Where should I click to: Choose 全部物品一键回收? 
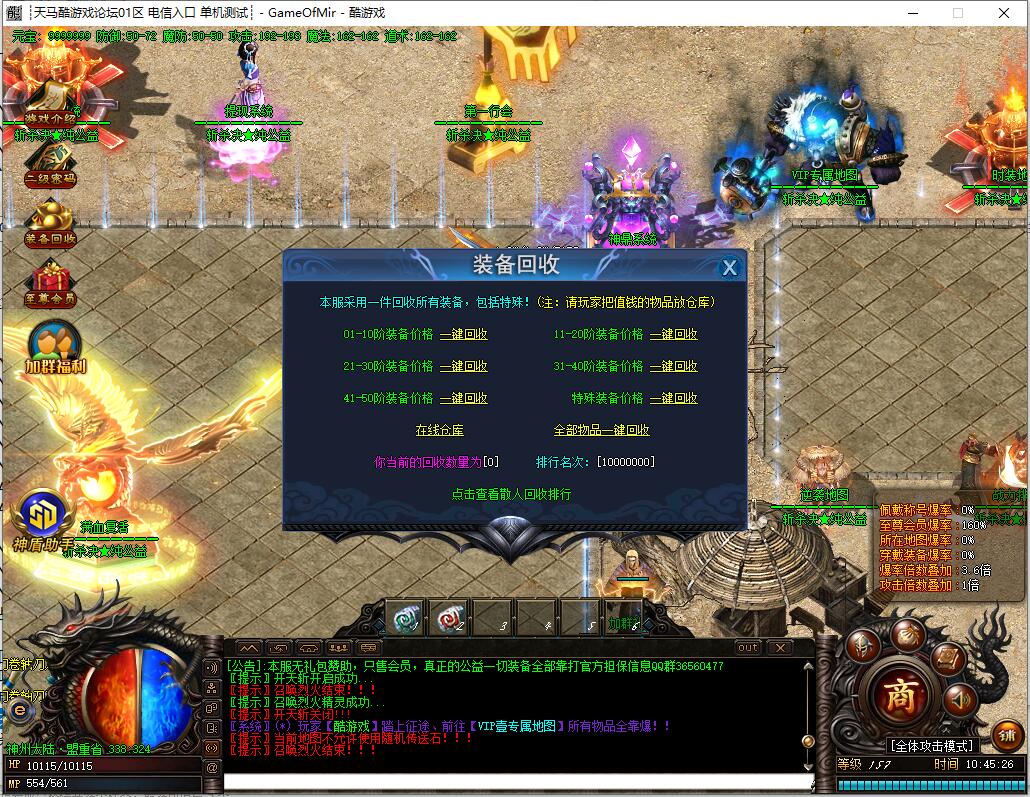(602, 430)
